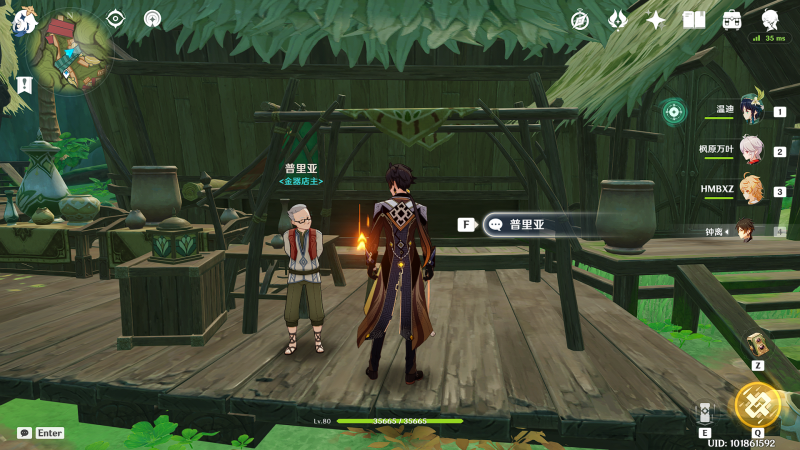Use the camera gadget icon

(757, 344)
